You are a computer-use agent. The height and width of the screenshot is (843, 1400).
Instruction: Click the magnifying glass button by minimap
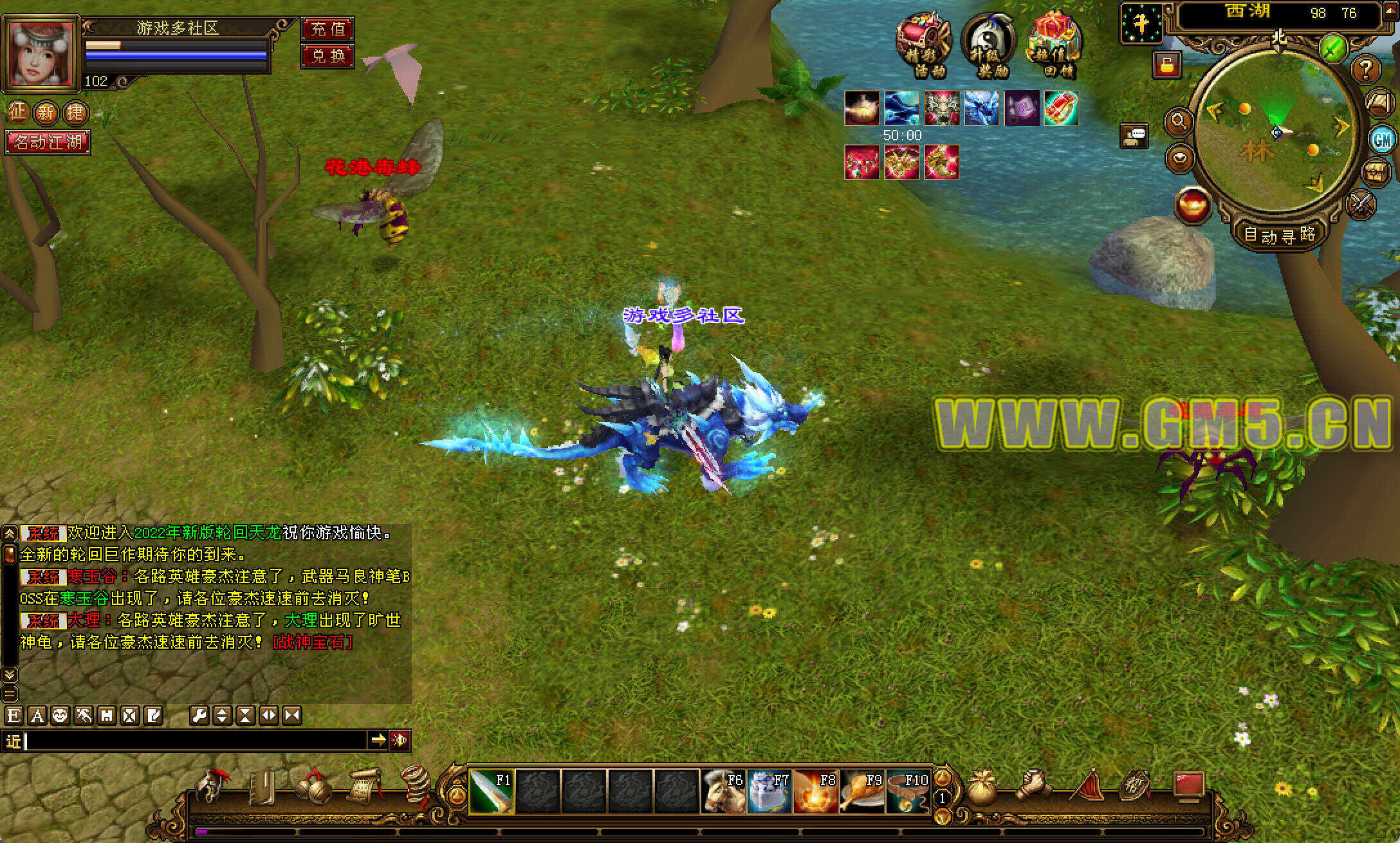pos(1179,121)
